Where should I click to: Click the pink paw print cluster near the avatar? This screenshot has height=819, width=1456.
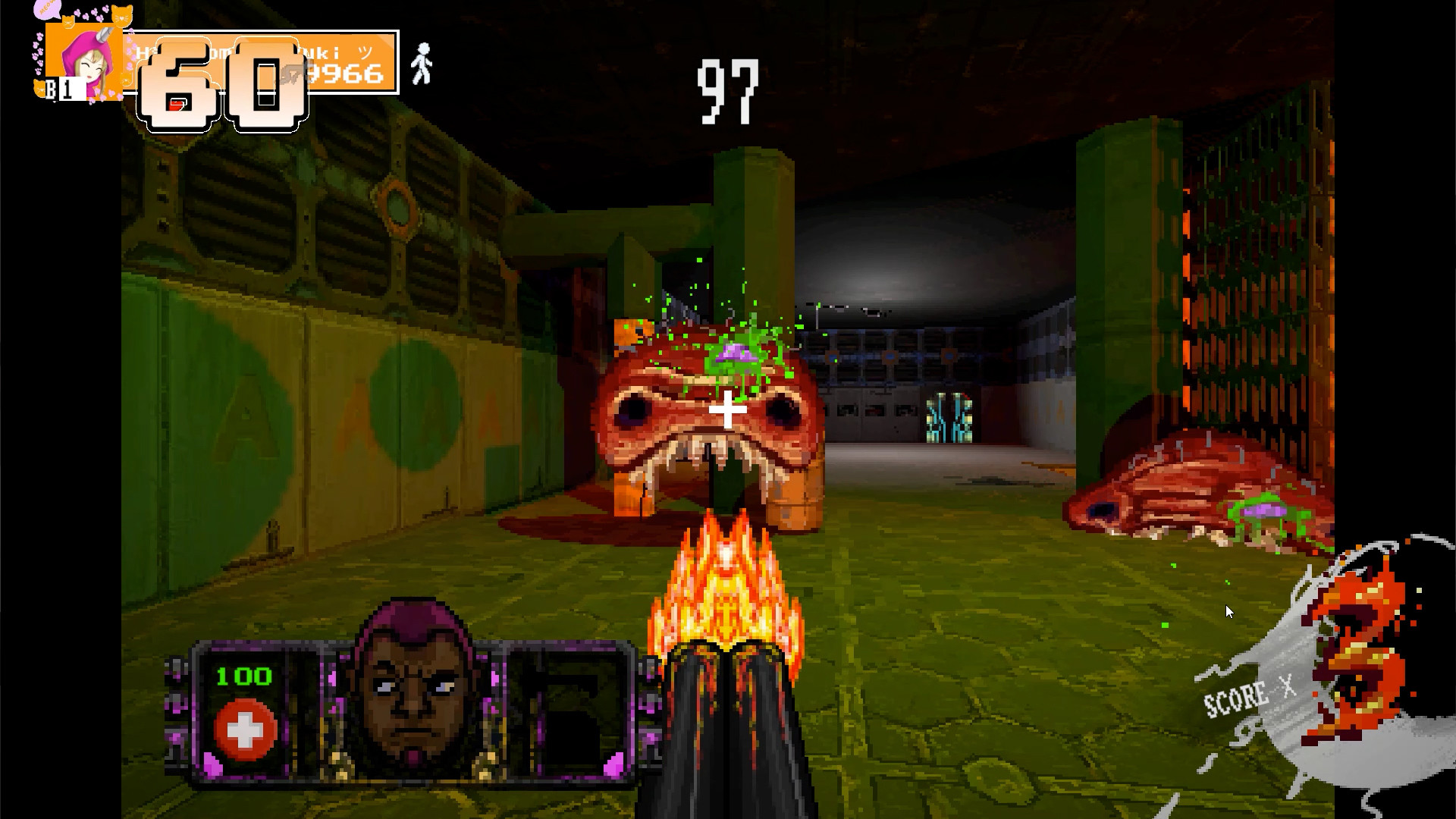click(38, 53)
